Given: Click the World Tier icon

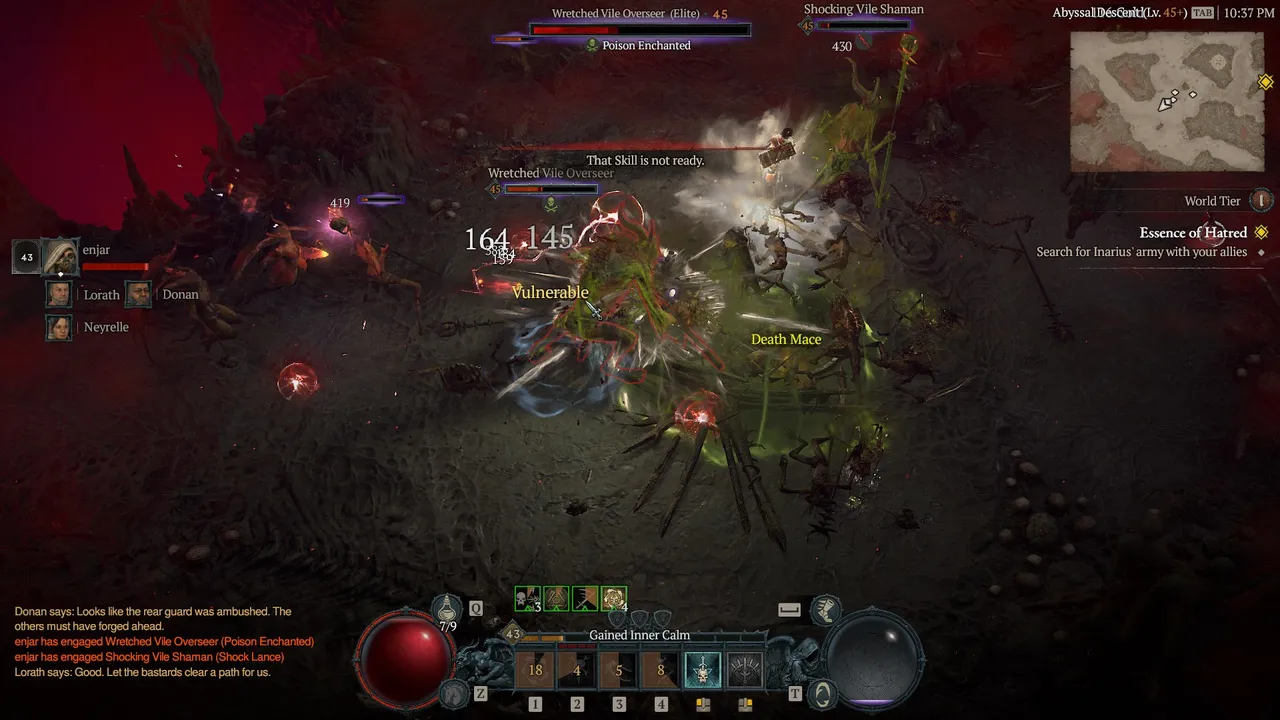Looking at the screenshot, I should click(x=1262, y=201).
